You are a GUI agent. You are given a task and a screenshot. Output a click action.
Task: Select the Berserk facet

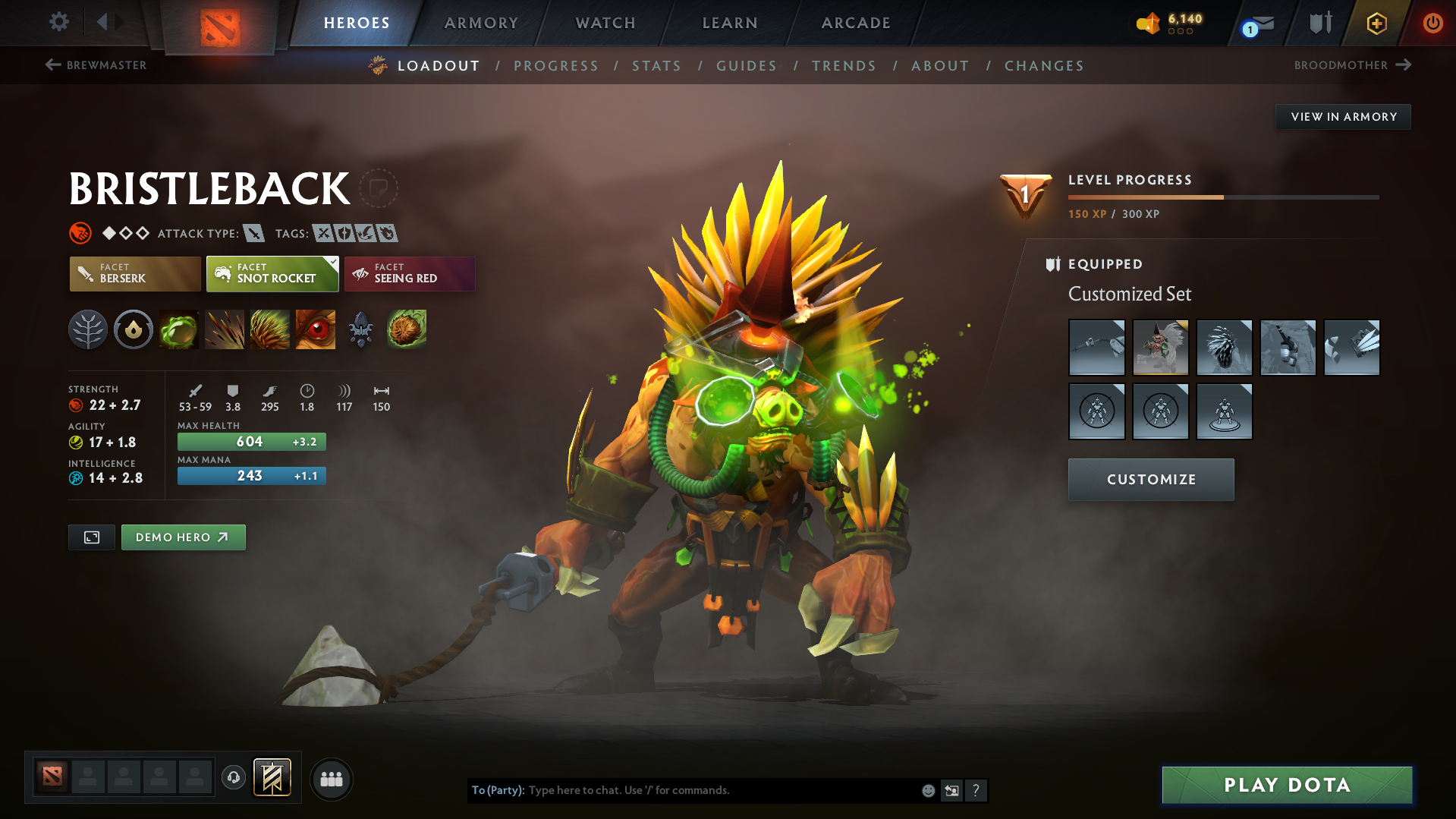134,273
